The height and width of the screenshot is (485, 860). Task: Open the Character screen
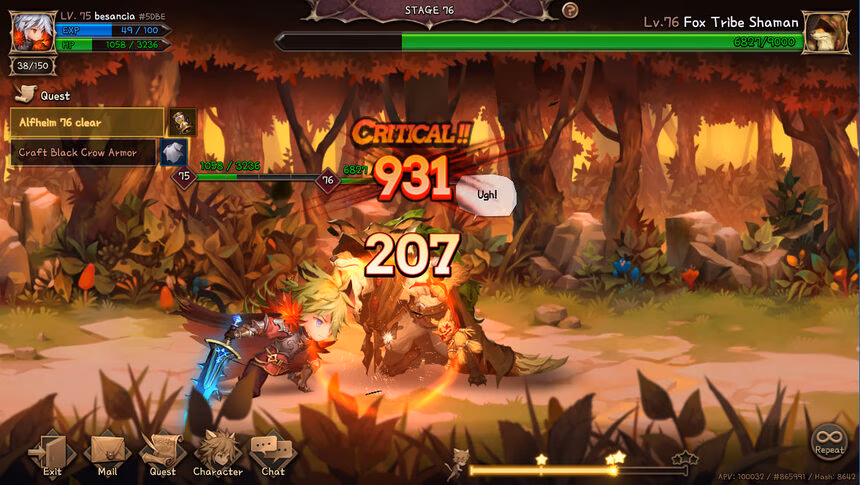pyautogui.click(x=217, y=453)
